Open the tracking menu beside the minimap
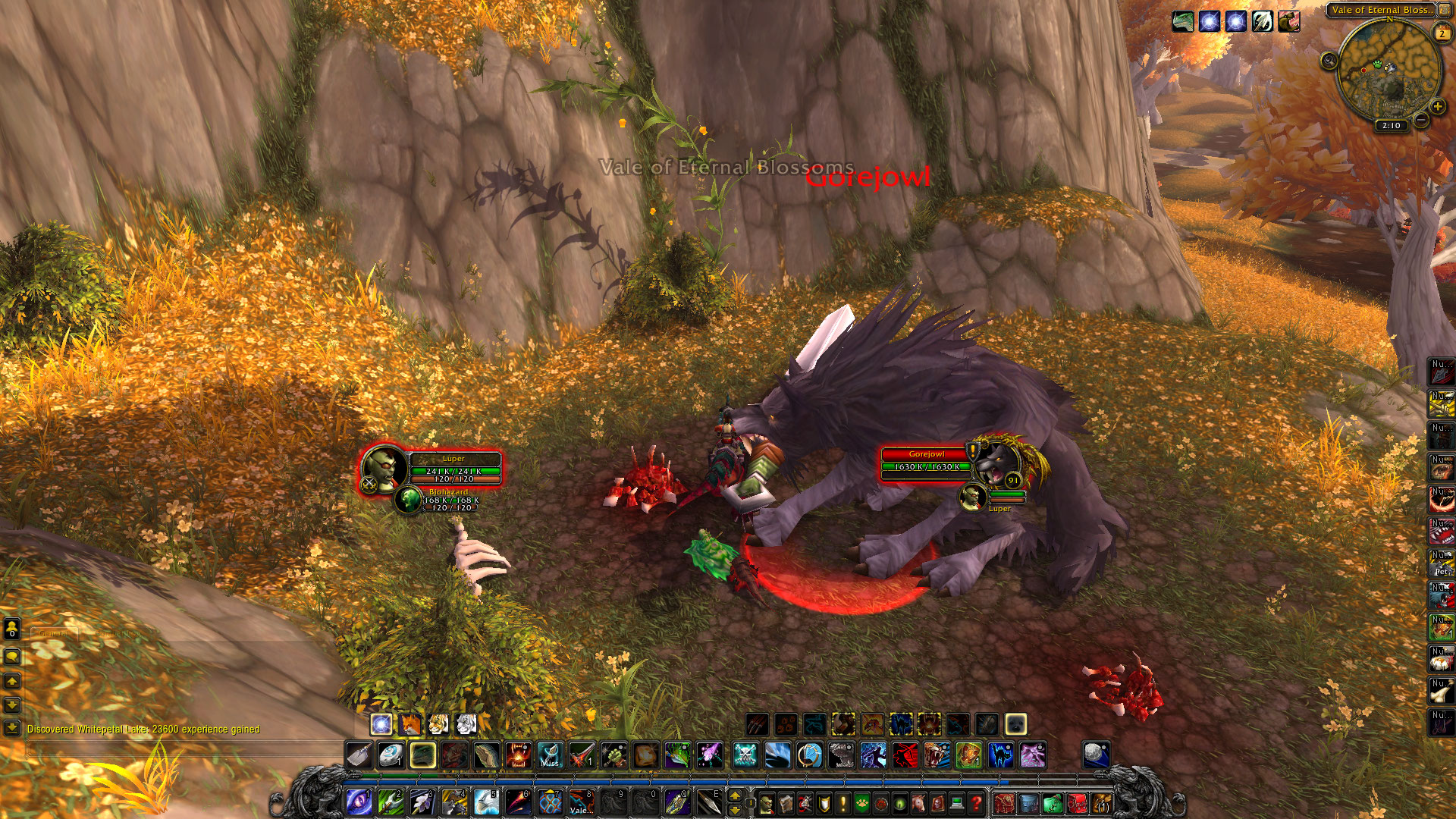The height and width of the screenshot is (819, 1456). click(1330, 61)
